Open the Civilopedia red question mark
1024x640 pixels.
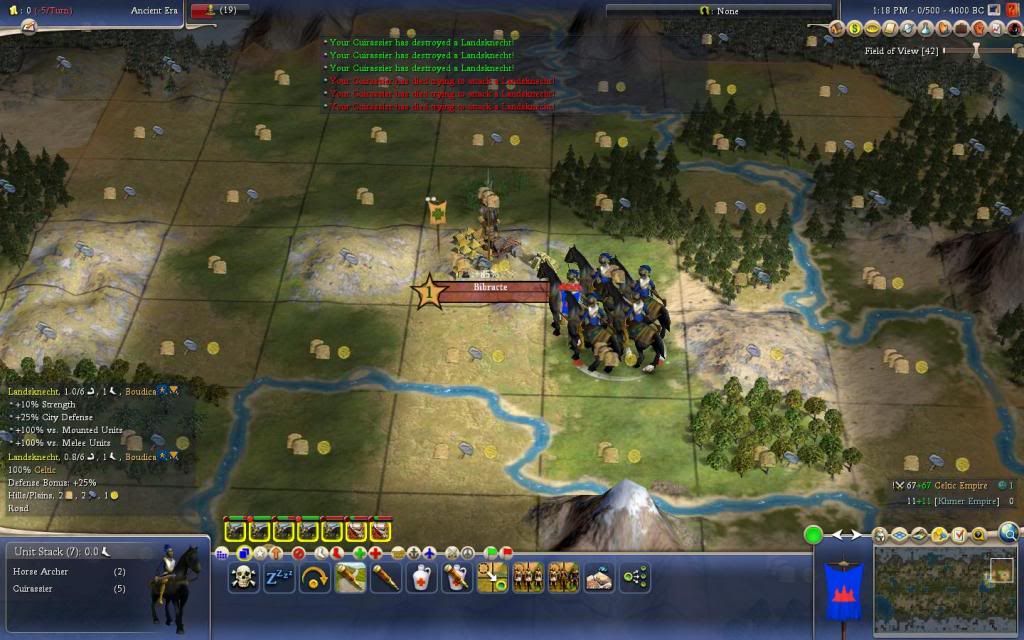point(1013,9)
